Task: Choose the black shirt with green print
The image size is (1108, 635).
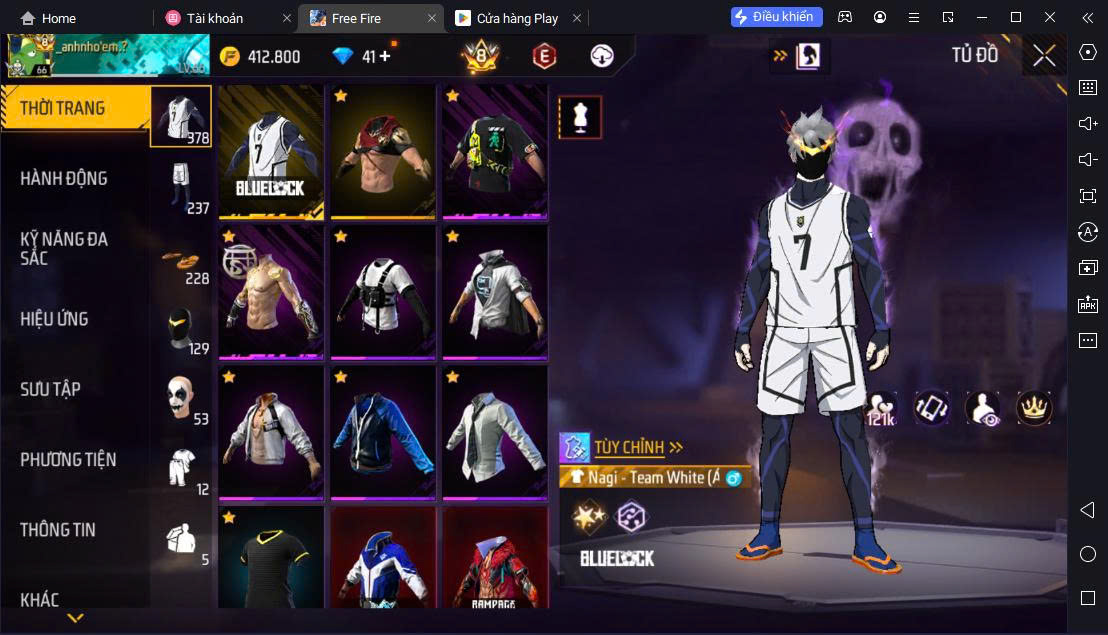Action: [495, 151]
